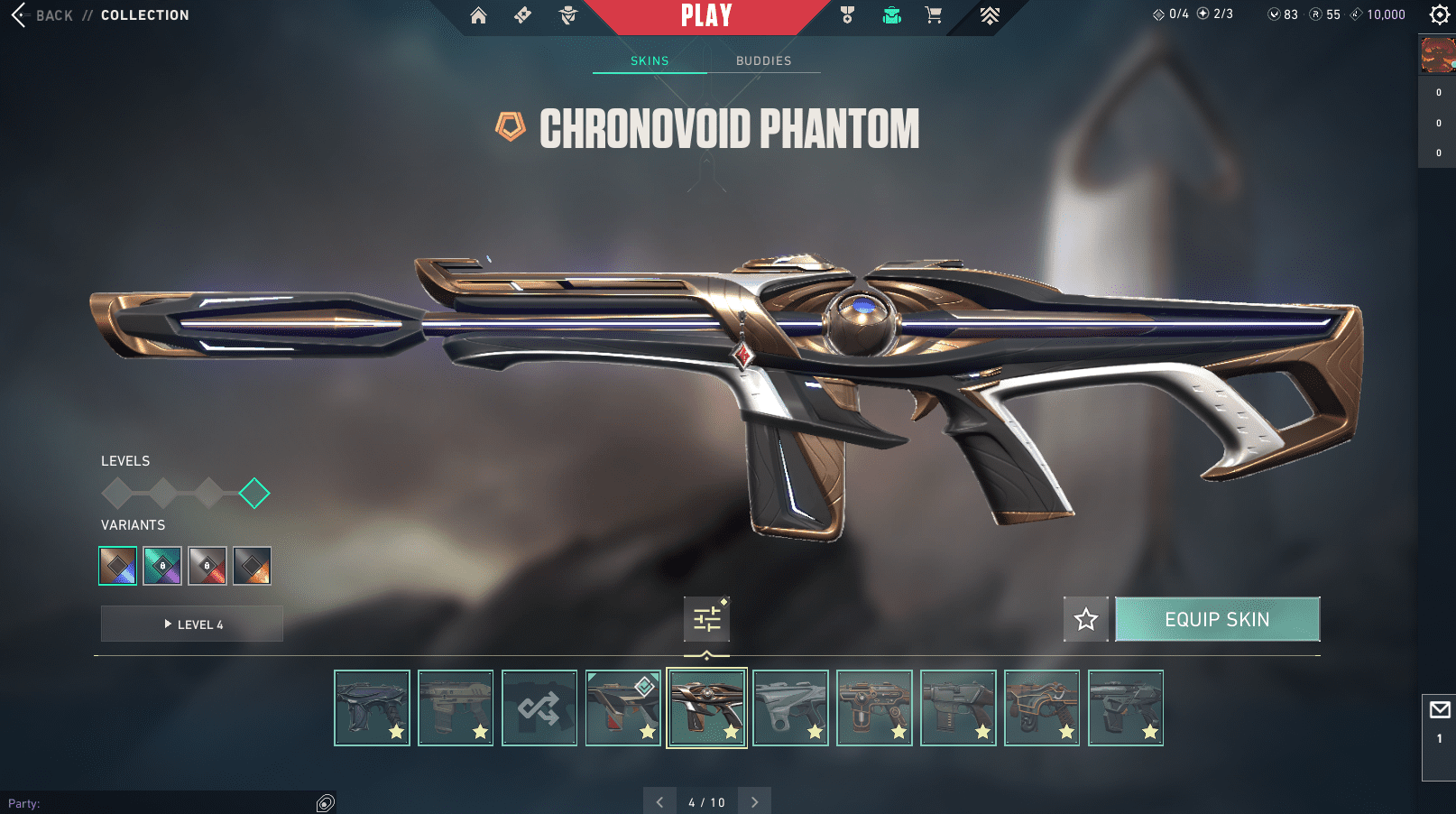This screenshot has width=1456, height=814.
Task: Open the battle pass chevron icon
Action: pos(990,15)
